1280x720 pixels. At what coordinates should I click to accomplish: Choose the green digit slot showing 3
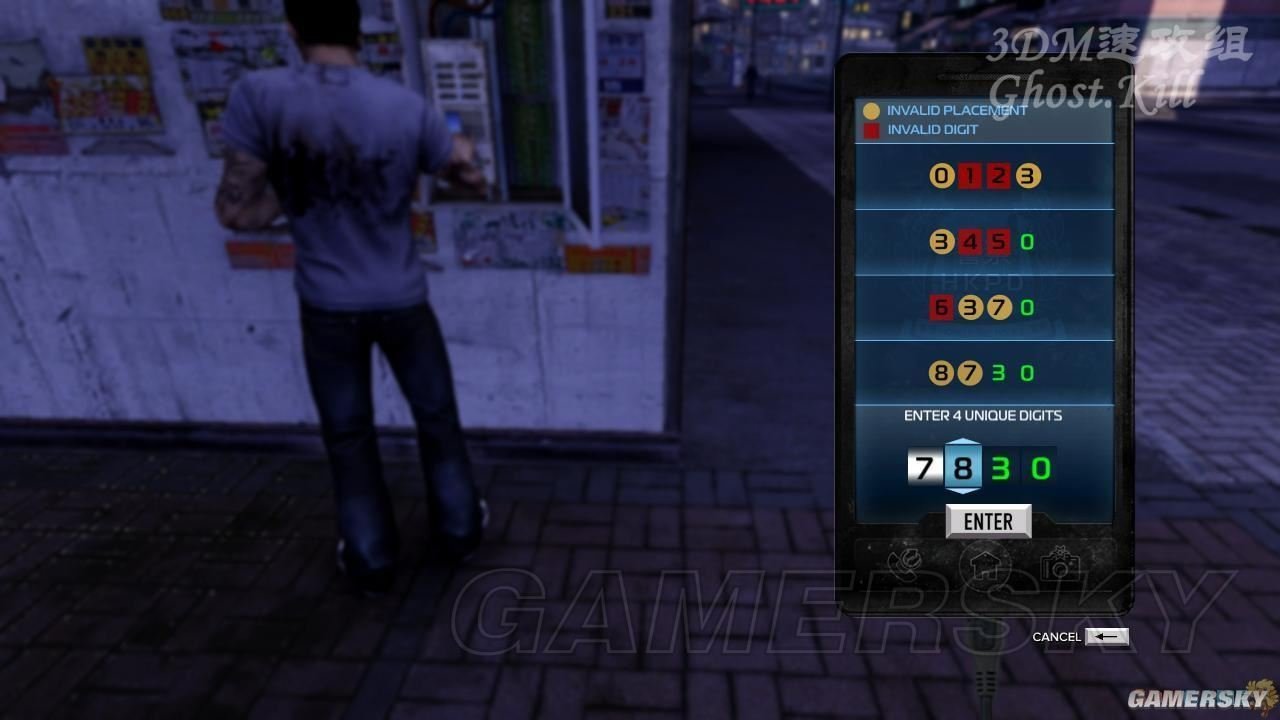pyautogui.click(x=1001, y=468)
